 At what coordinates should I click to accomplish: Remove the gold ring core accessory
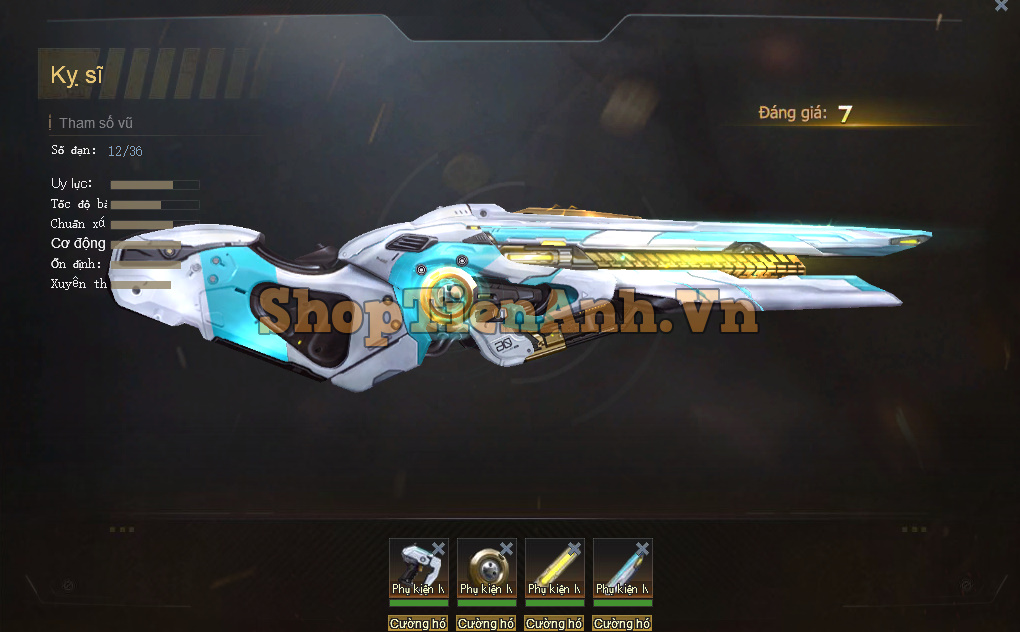click(506, 548)
